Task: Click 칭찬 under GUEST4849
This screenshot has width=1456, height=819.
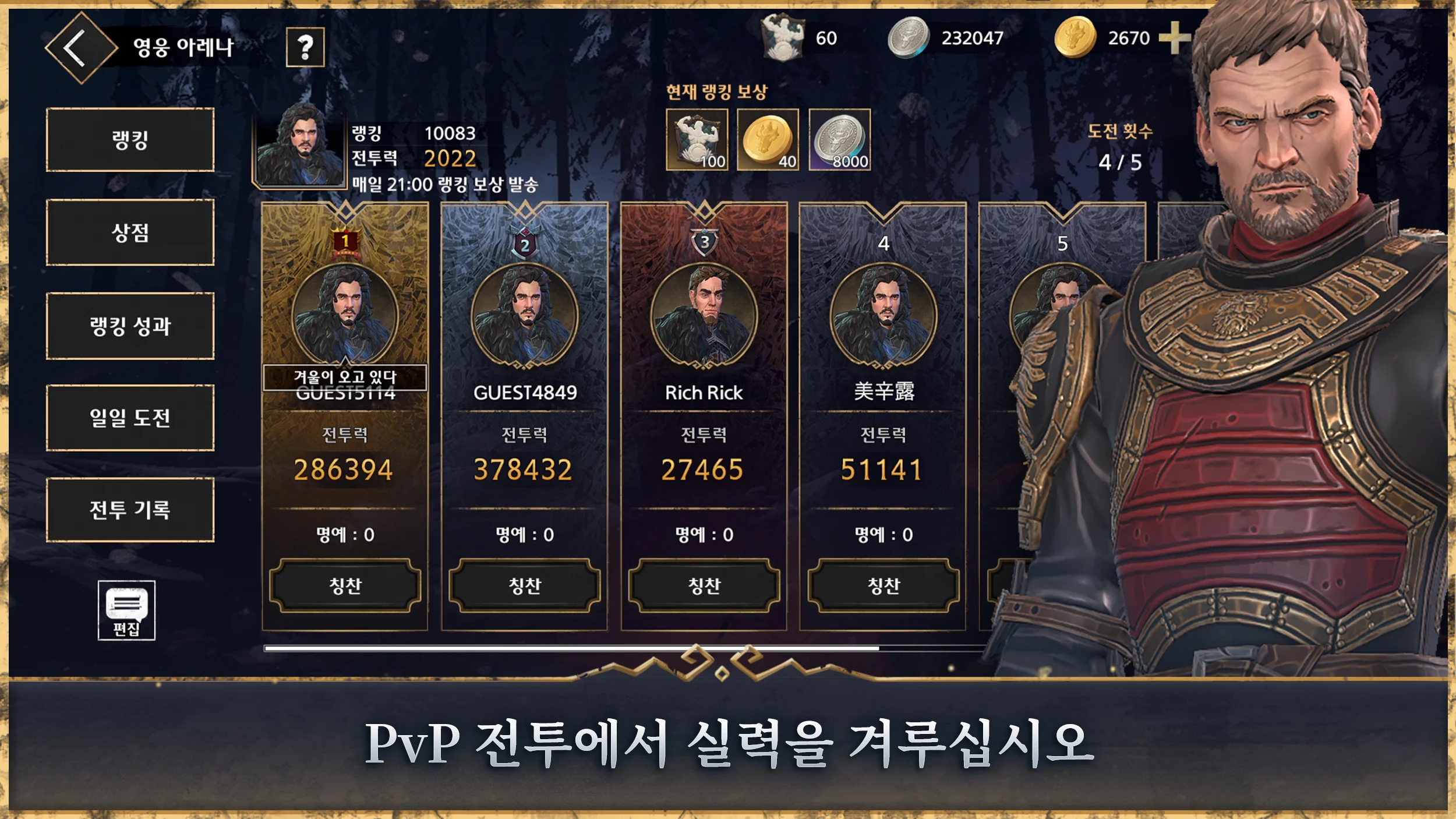Action: pos(525,585)
